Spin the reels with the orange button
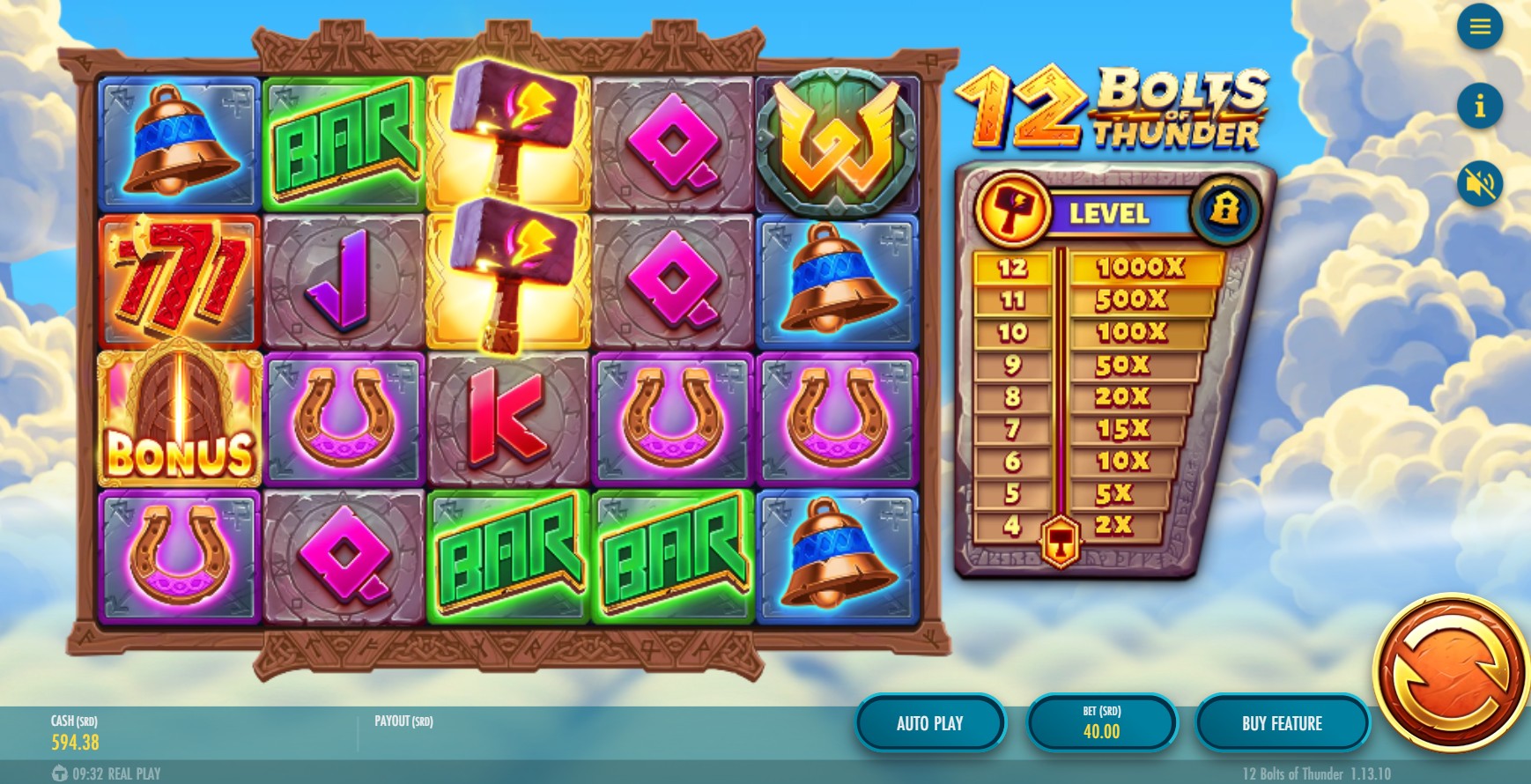The height and width of the screenshot is (784, 1531). (x=1452, y=675)
